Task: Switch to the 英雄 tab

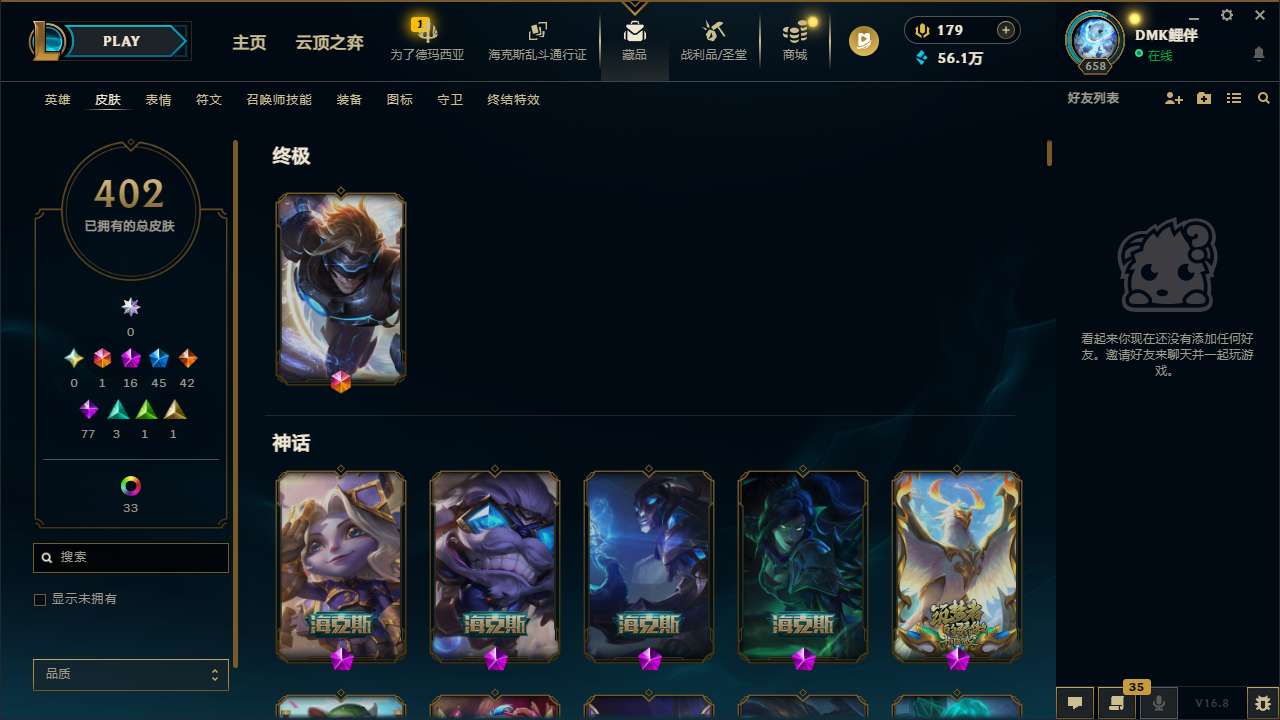Action: 57,99
